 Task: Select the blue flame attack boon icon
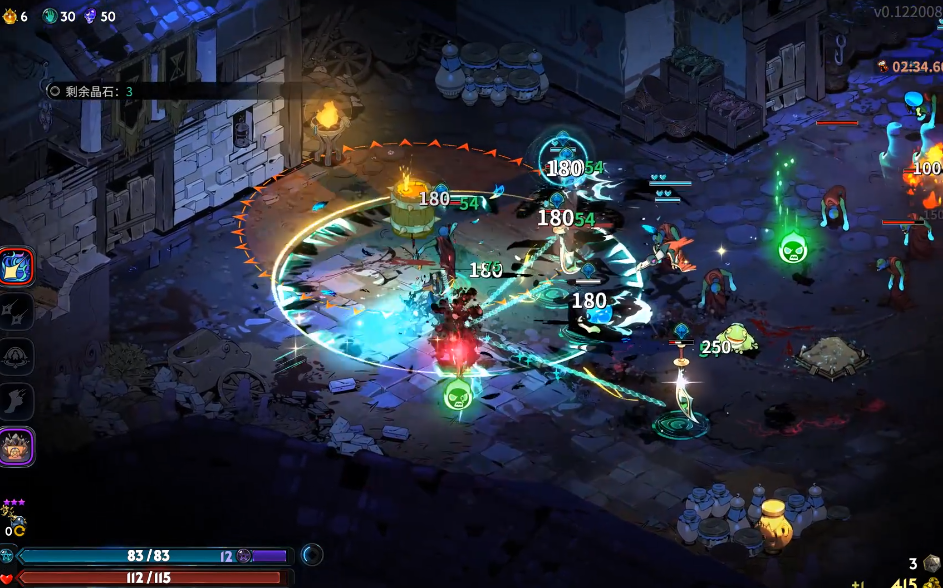coord(17,266)
